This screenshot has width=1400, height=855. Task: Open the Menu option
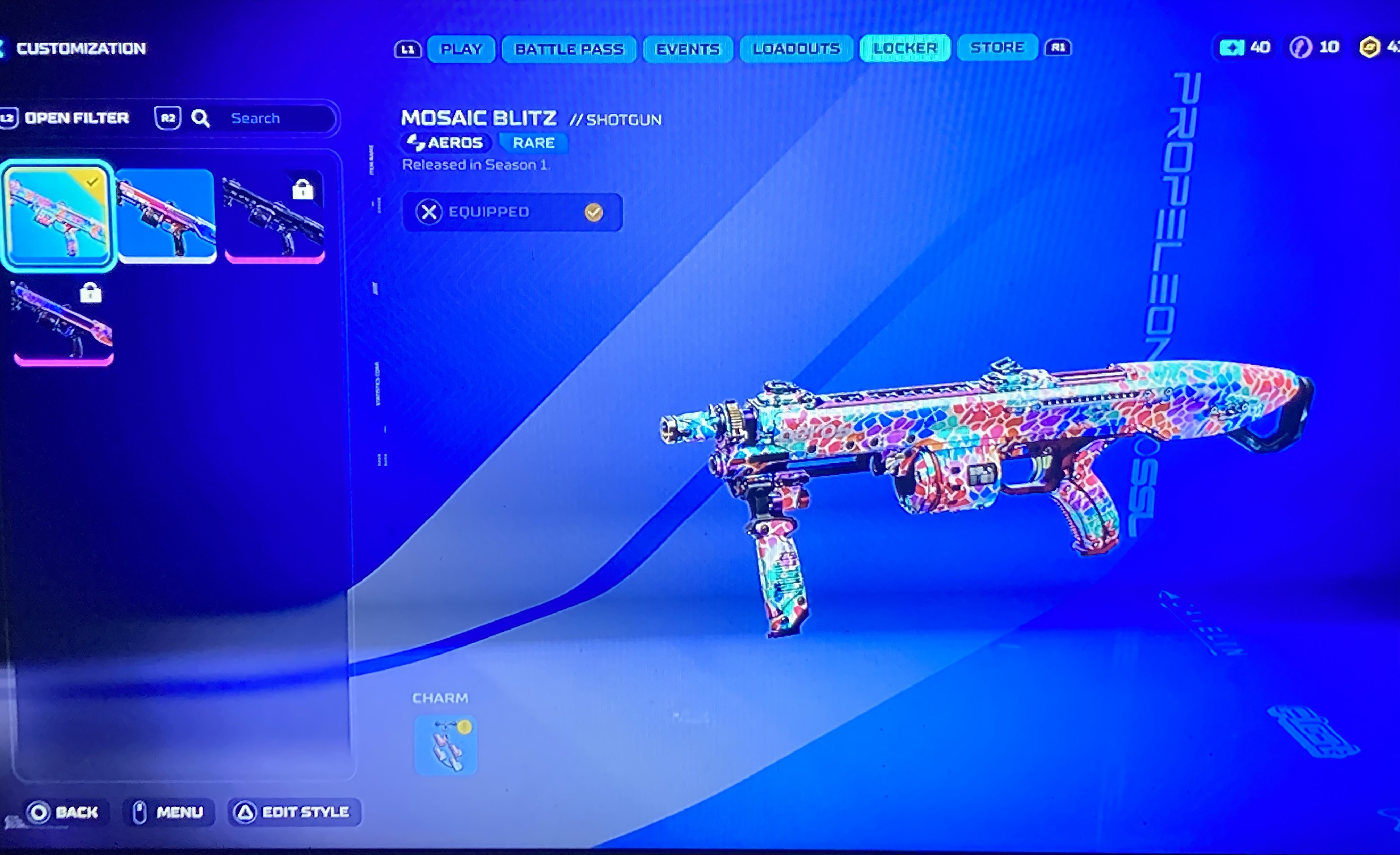[x=168, y=812]
